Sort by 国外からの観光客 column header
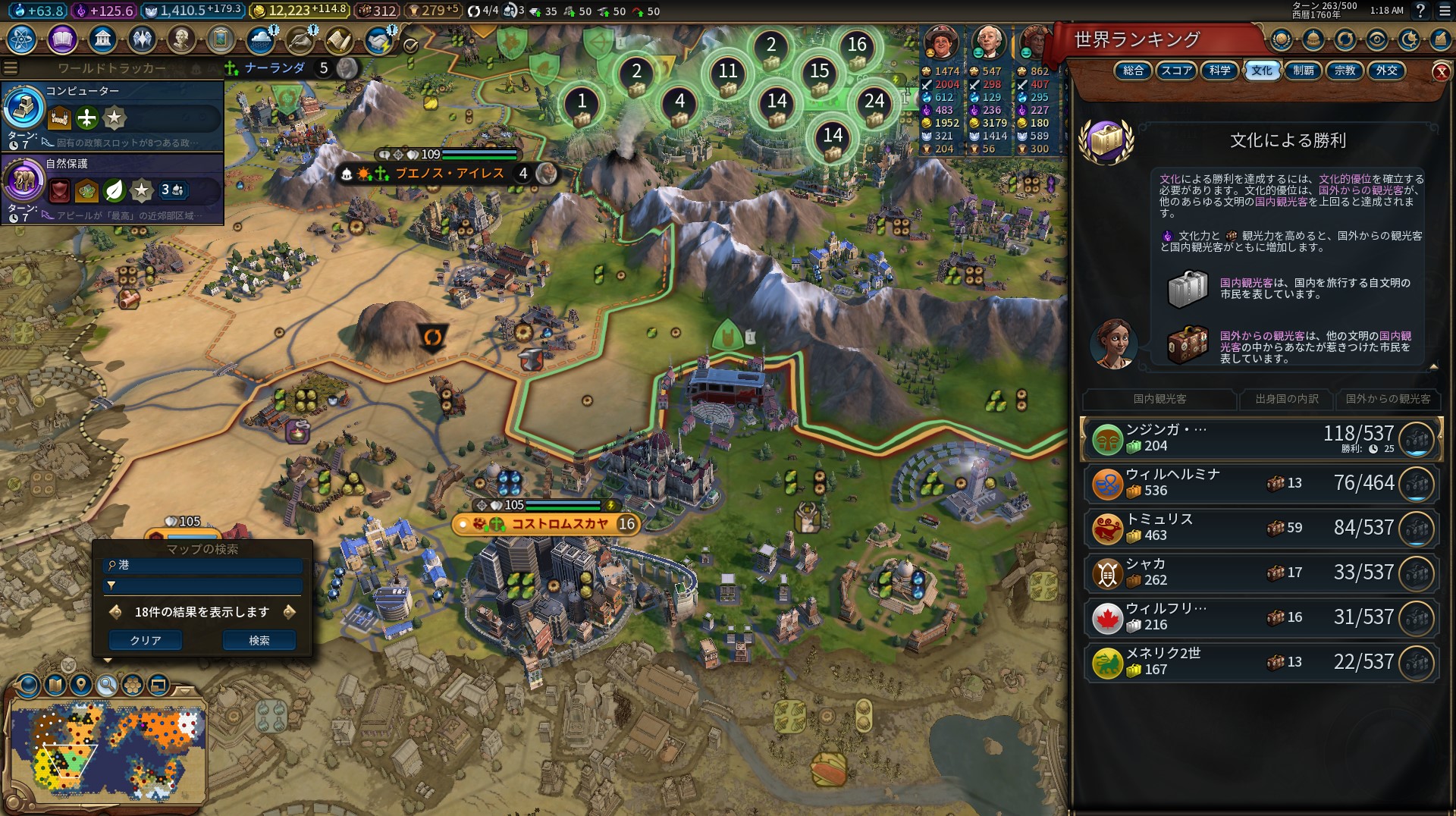The height and width of the screenshot is (816, 1456). (x=1388, y=399)
